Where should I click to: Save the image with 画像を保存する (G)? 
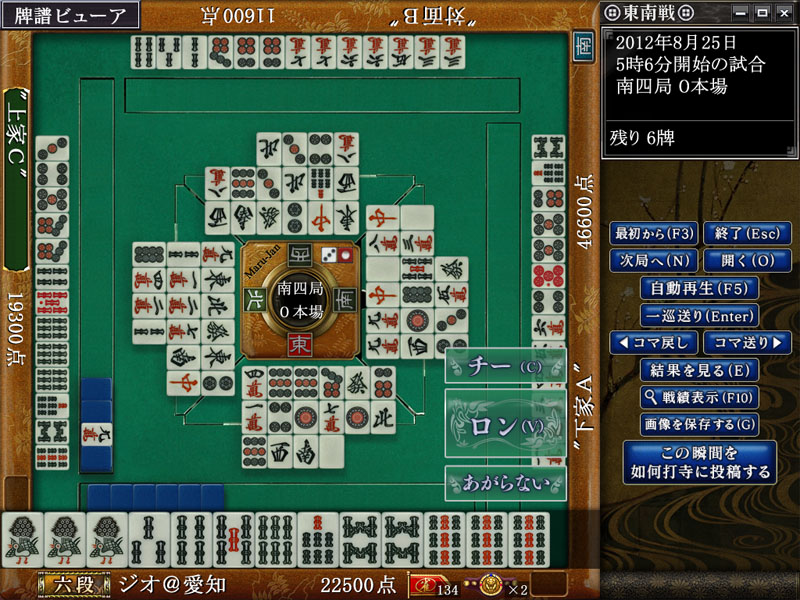(x=699, y=424)
